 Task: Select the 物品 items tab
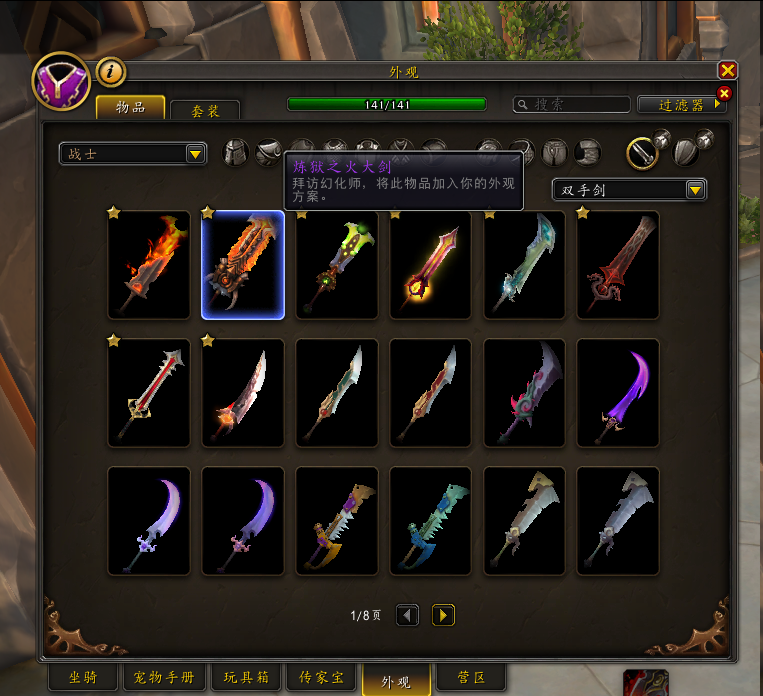(130, 107)
